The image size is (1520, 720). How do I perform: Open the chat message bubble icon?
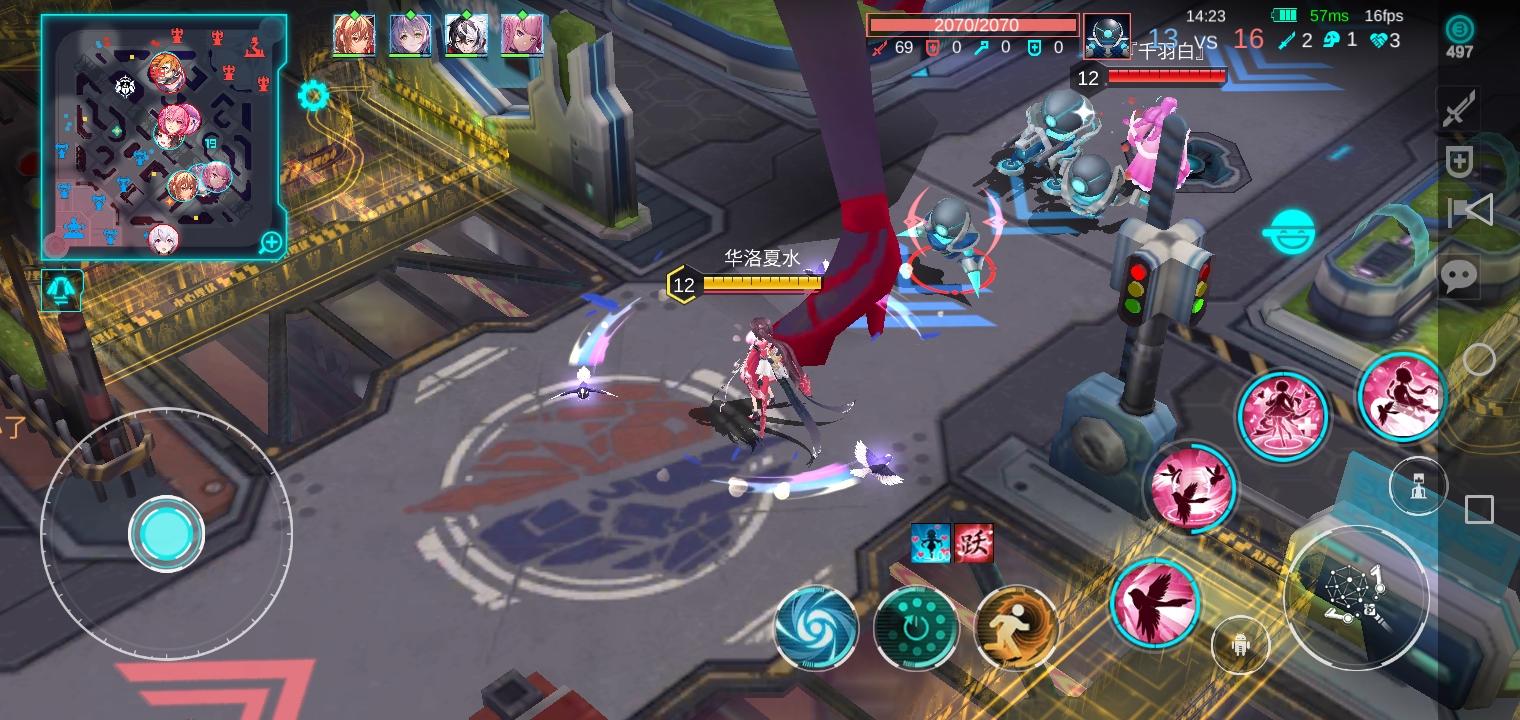coord(1459,276)
